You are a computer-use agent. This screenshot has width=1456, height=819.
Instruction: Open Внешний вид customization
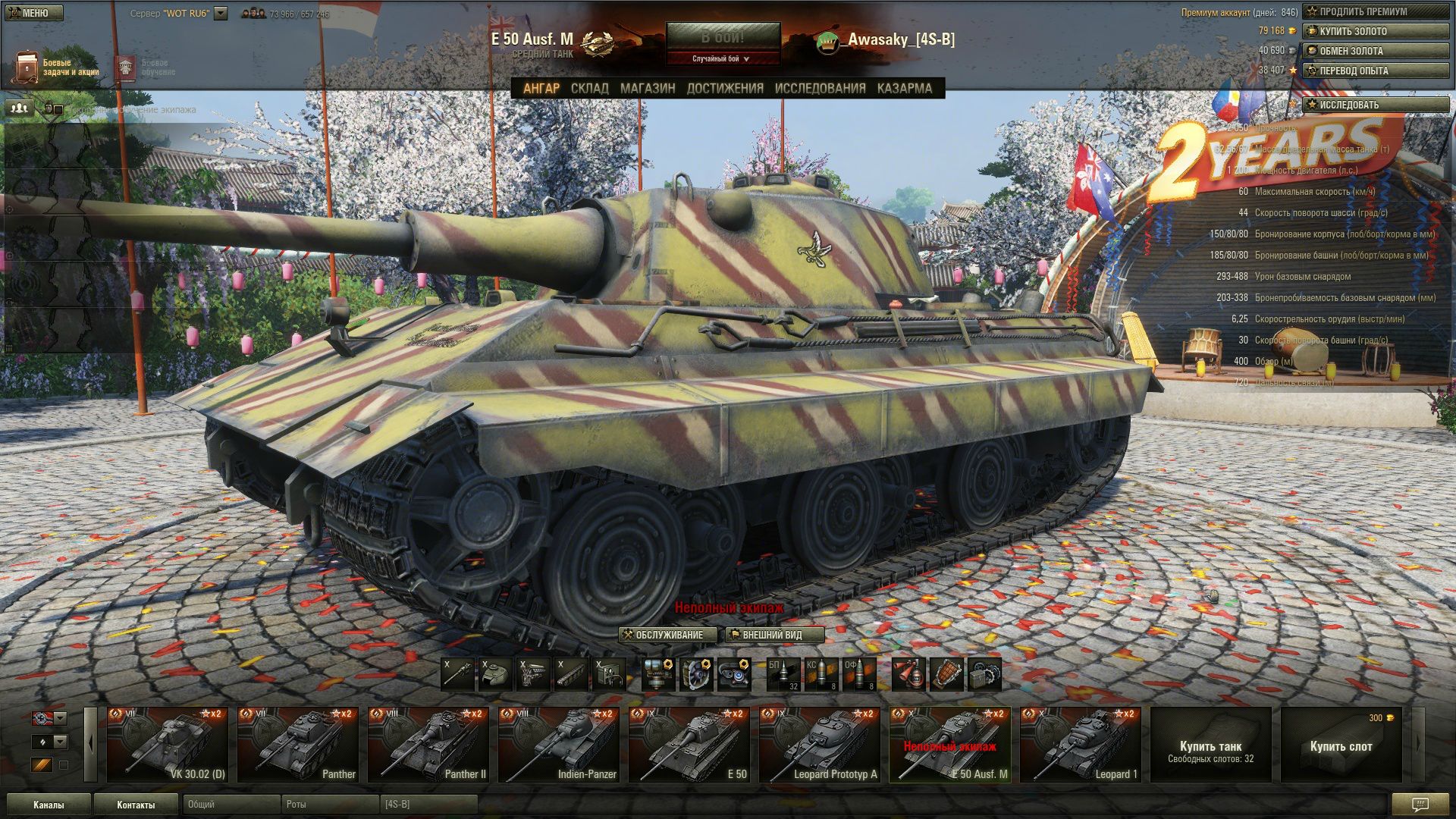774,635
